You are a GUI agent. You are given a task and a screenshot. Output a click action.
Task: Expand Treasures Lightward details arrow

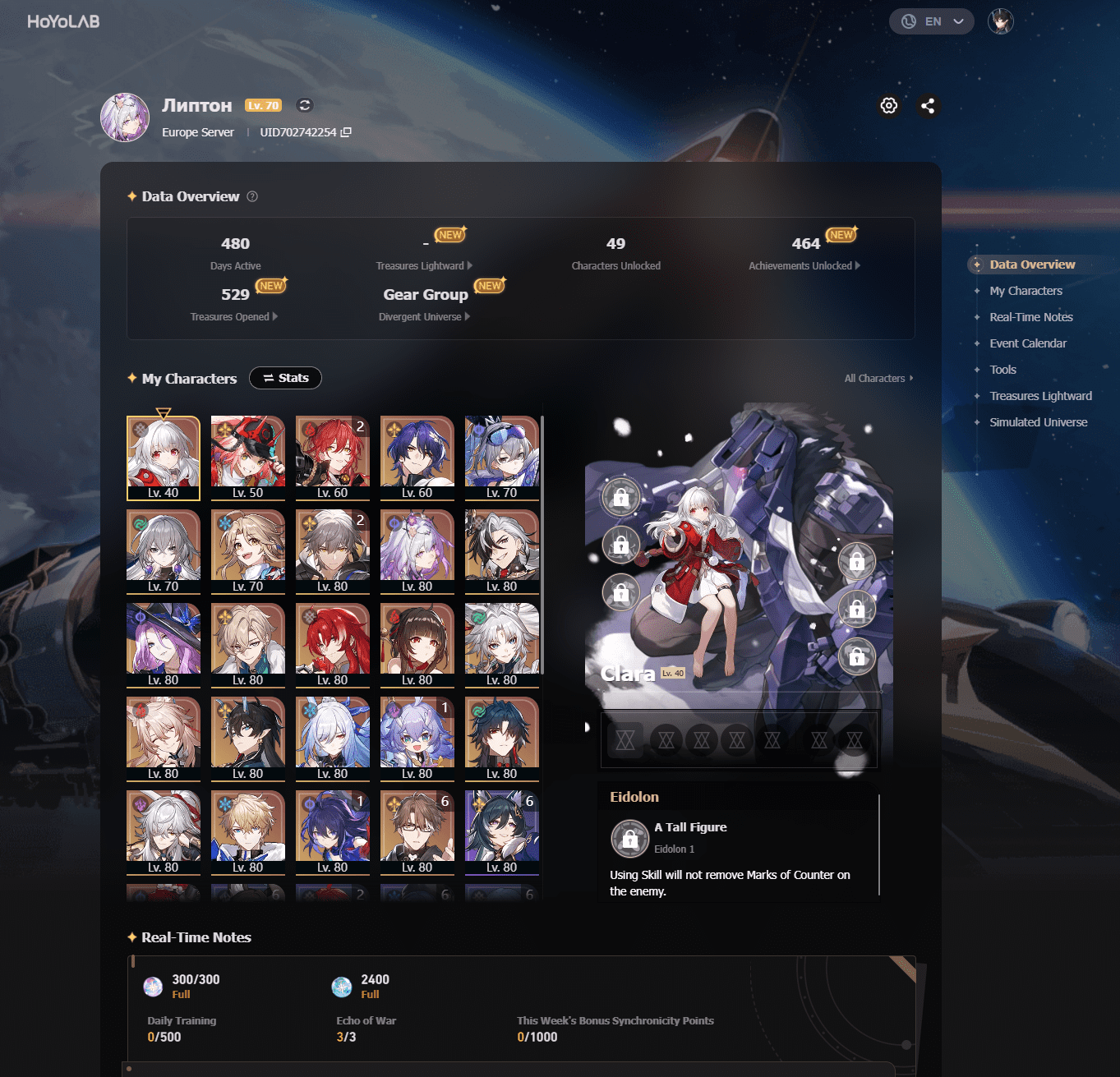click(x=469, y=265)
